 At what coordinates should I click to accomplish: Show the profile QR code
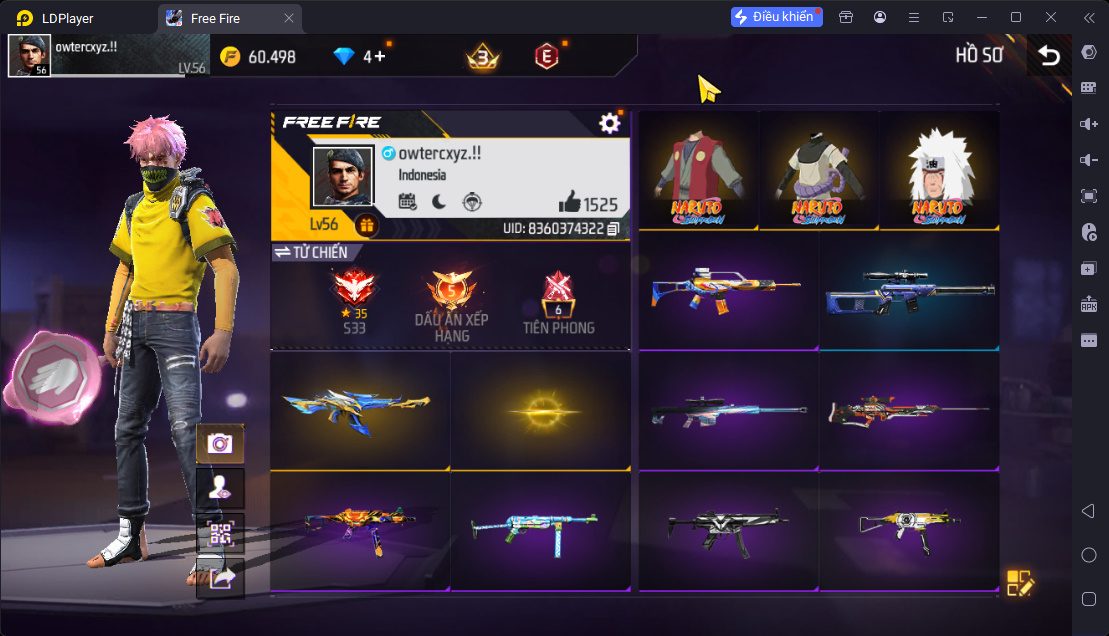pos(220,533)
